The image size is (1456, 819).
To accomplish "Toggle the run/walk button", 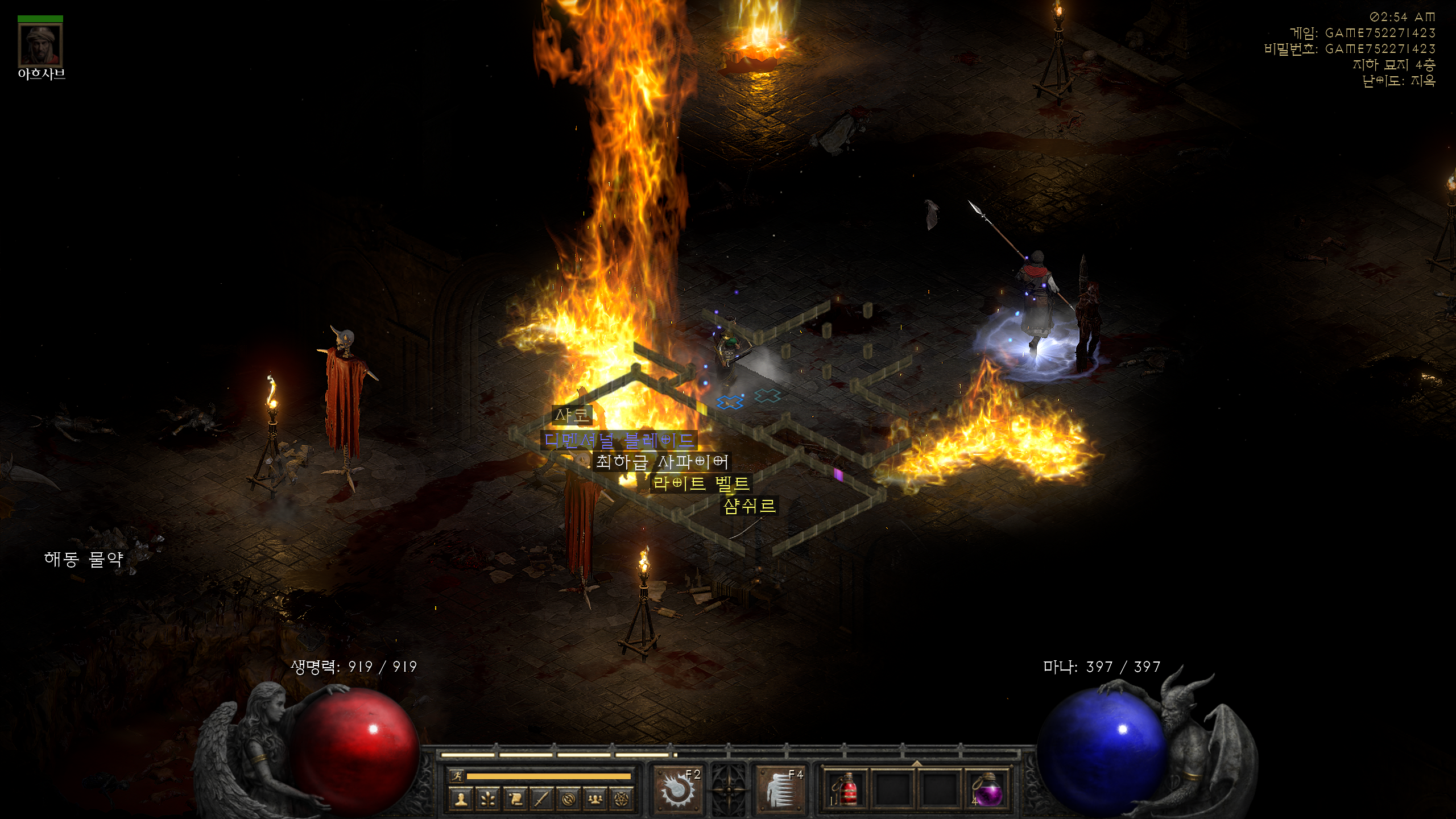I will pos(457,776).
